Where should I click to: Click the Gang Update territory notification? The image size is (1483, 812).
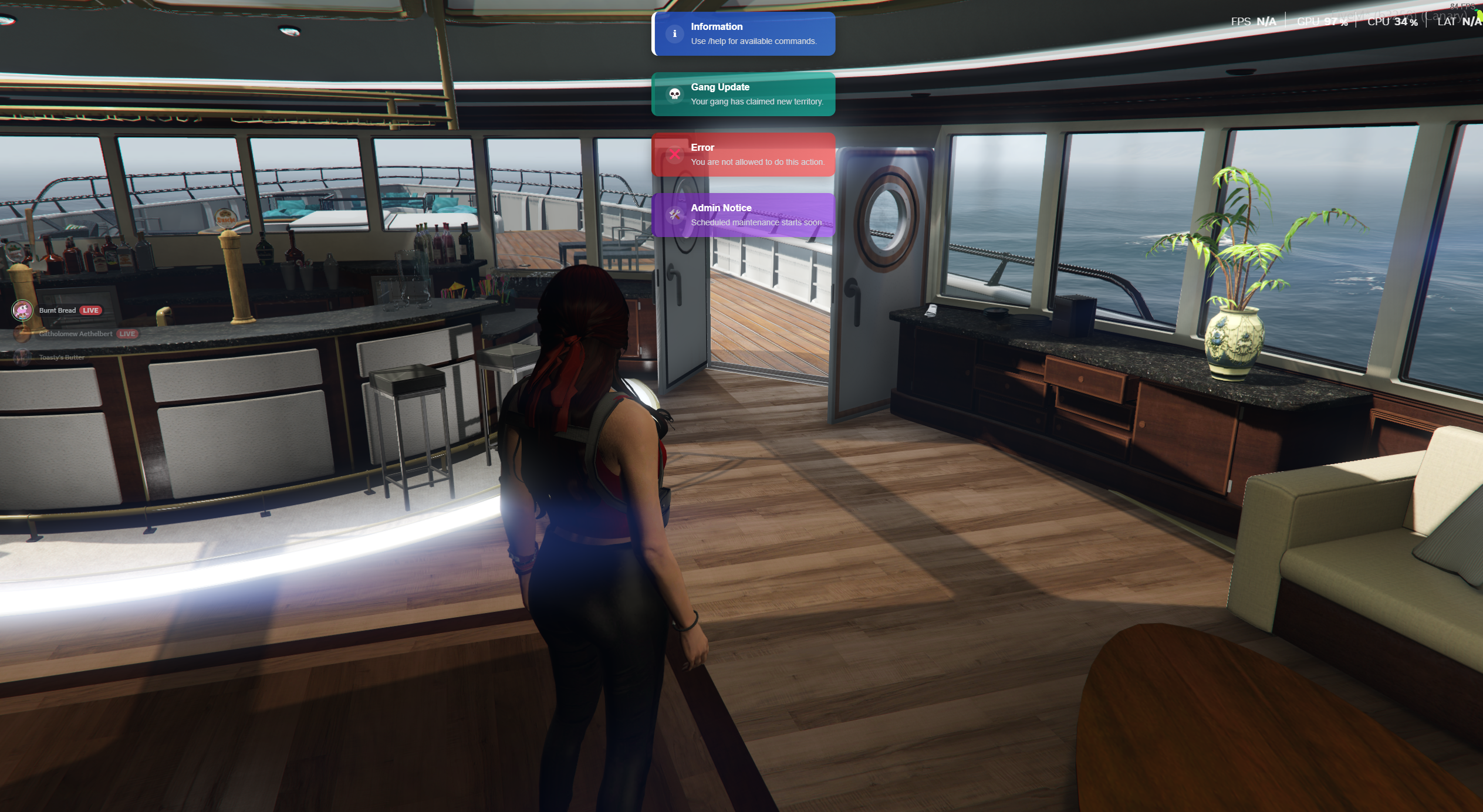click(x=743, y=94)
